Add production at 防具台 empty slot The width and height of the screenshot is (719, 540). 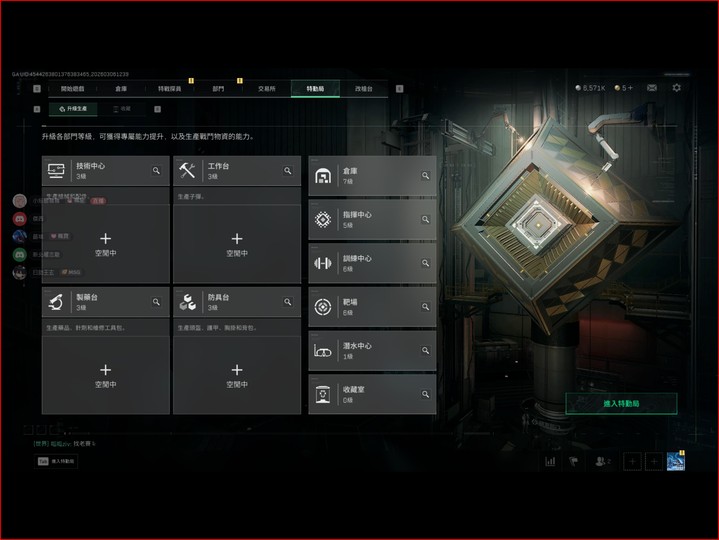coord(237,374)
